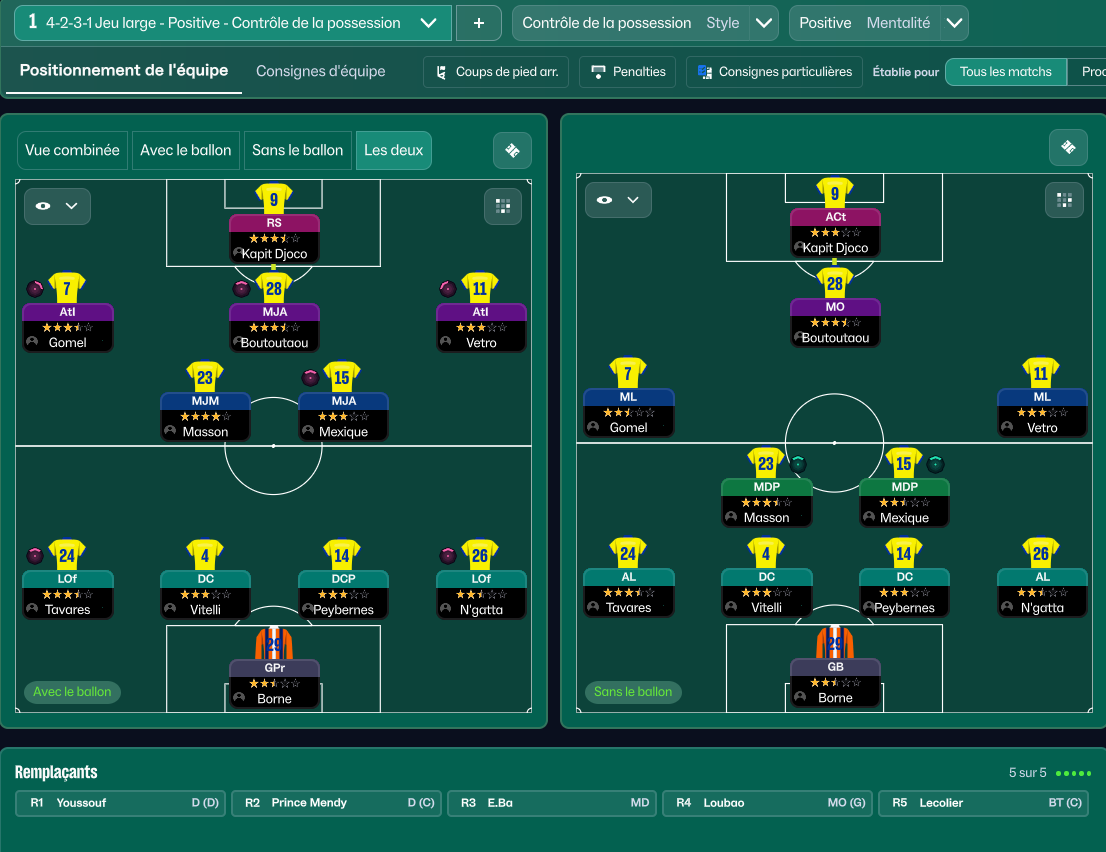Select Masson MJM player card
Screen dimensions: 1106x852
coord(204,416)
